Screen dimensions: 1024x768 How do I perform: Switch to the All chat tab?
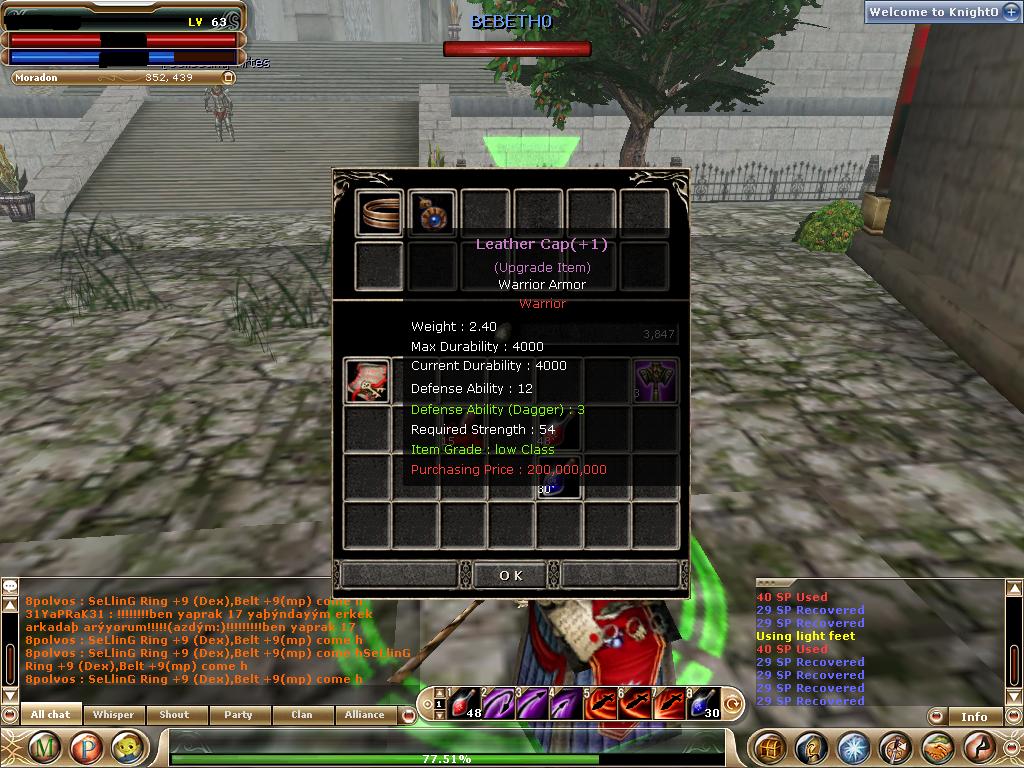51,715
